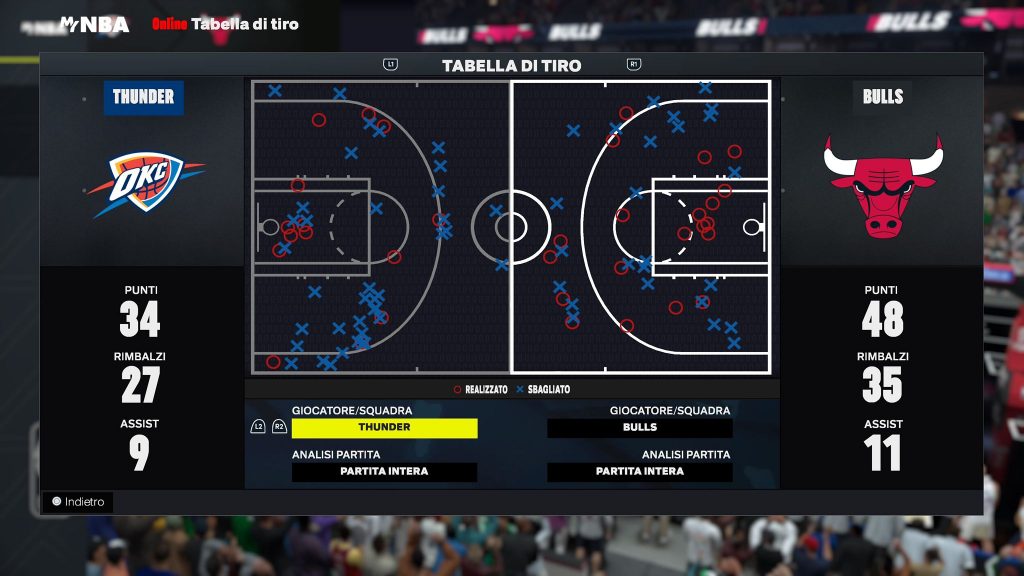Choose the Bulls player/team selector
Viewport: 1024px width, 576px height.
639,428
